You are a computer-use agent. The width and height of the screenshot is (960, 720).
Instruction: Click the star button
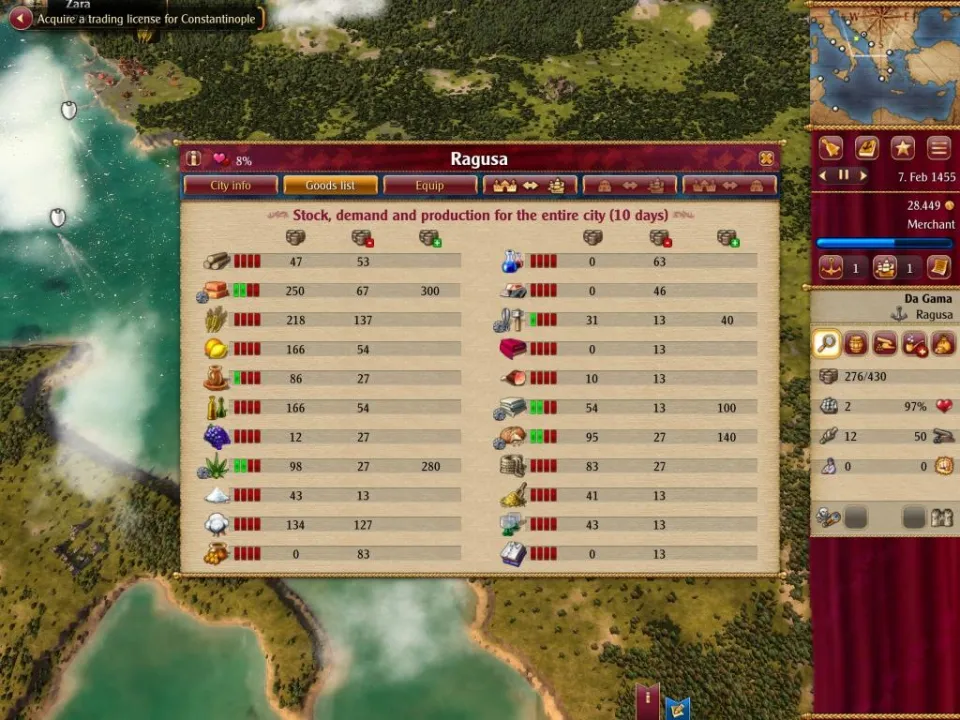point(903,148)
